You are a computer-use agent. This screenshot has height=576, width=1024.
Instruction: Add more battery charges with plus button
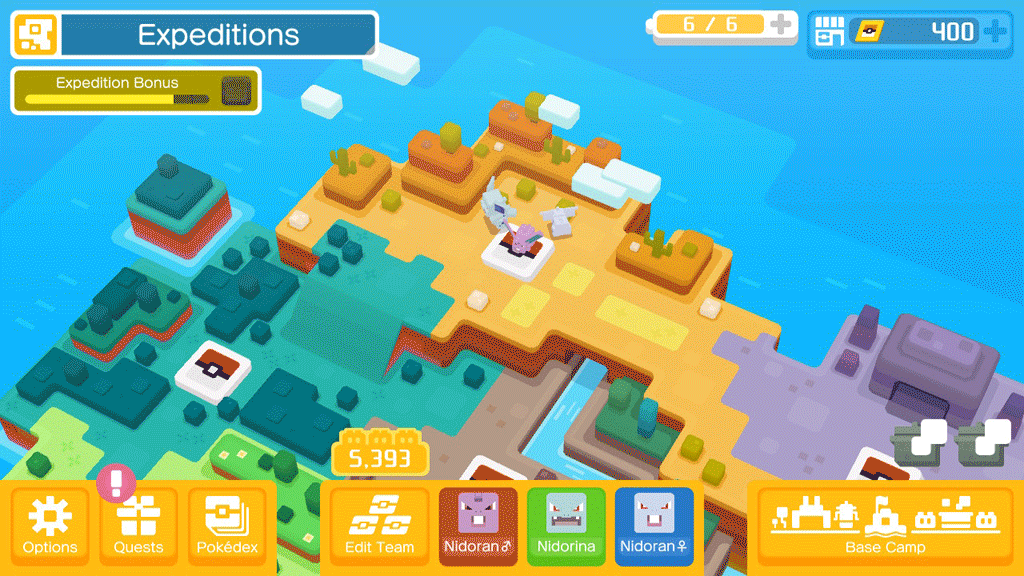point(781,25)
